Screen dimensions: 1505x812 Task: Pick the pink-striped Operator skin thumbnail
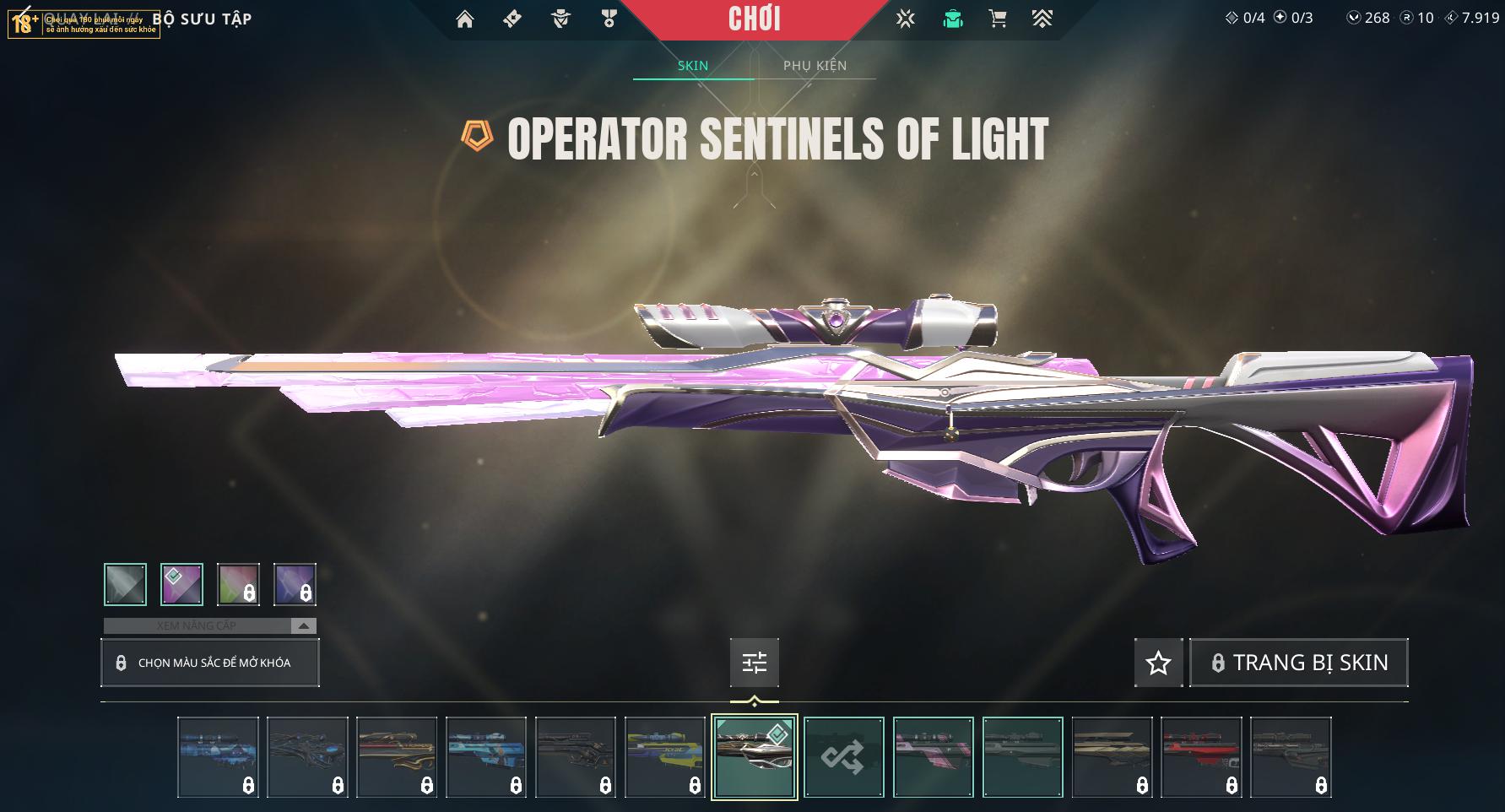934,757
